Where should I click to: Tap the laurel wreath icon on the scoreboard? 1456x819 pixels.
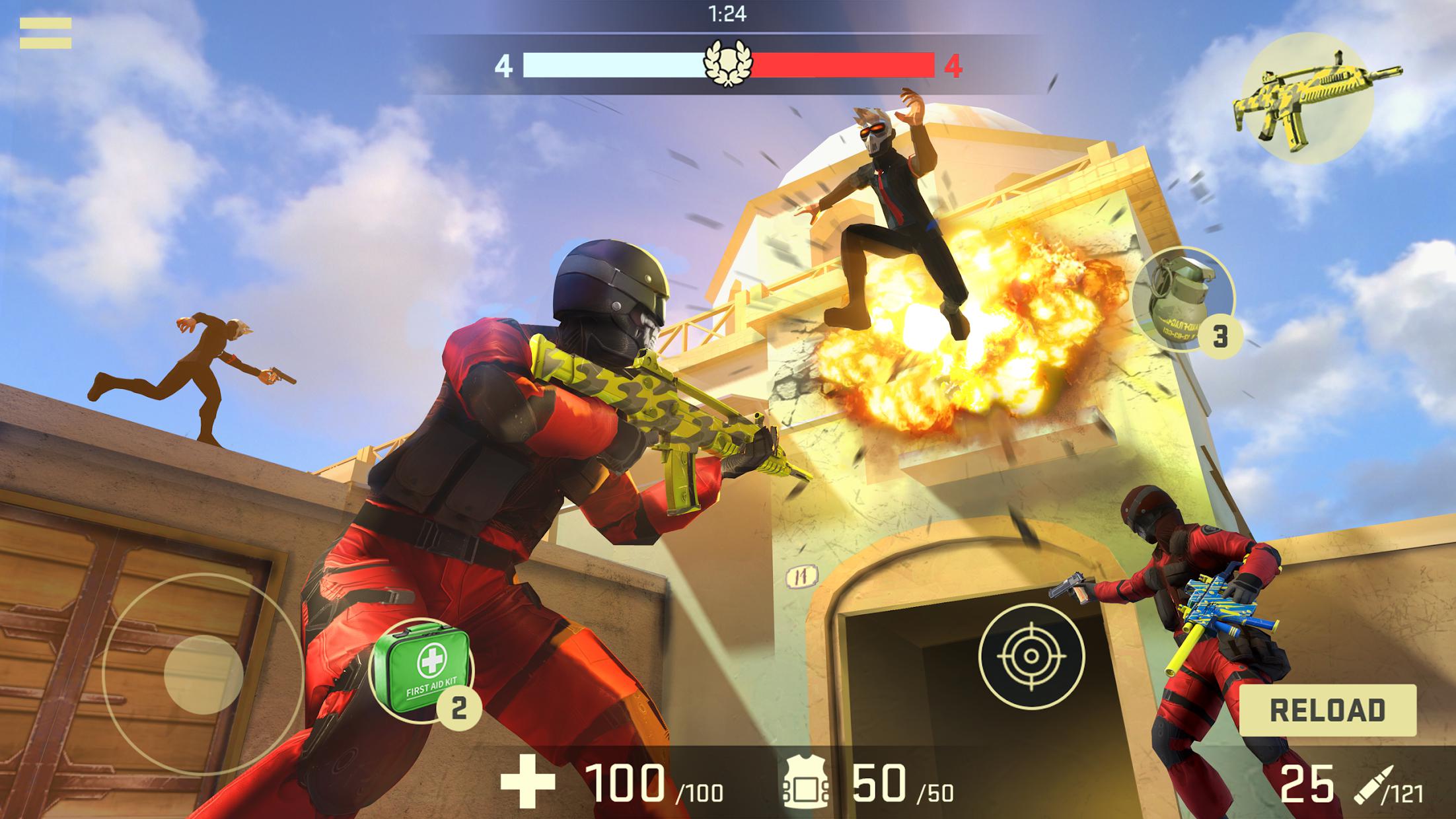pos(727,63)
